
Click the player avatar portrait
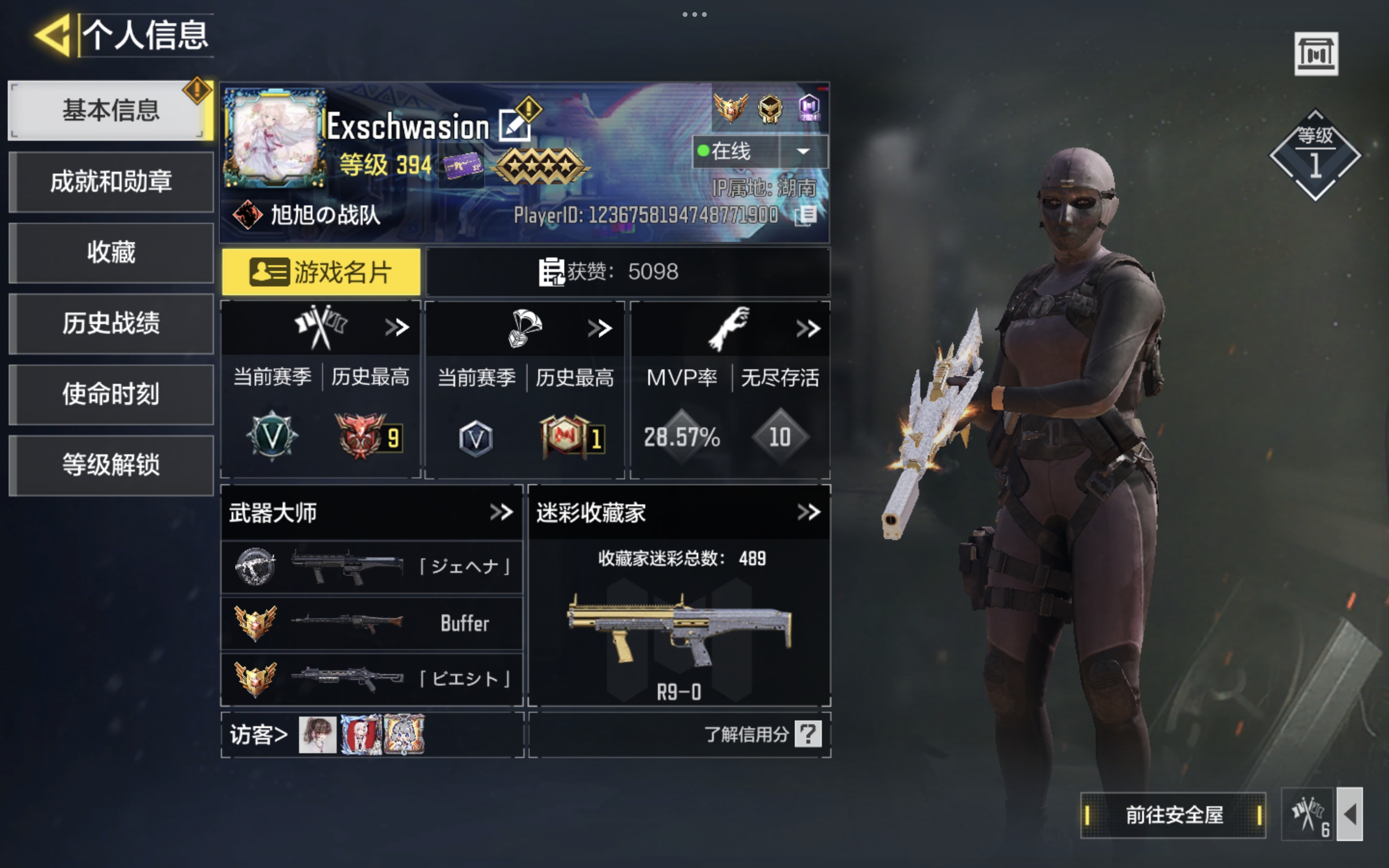coord(274,139)
